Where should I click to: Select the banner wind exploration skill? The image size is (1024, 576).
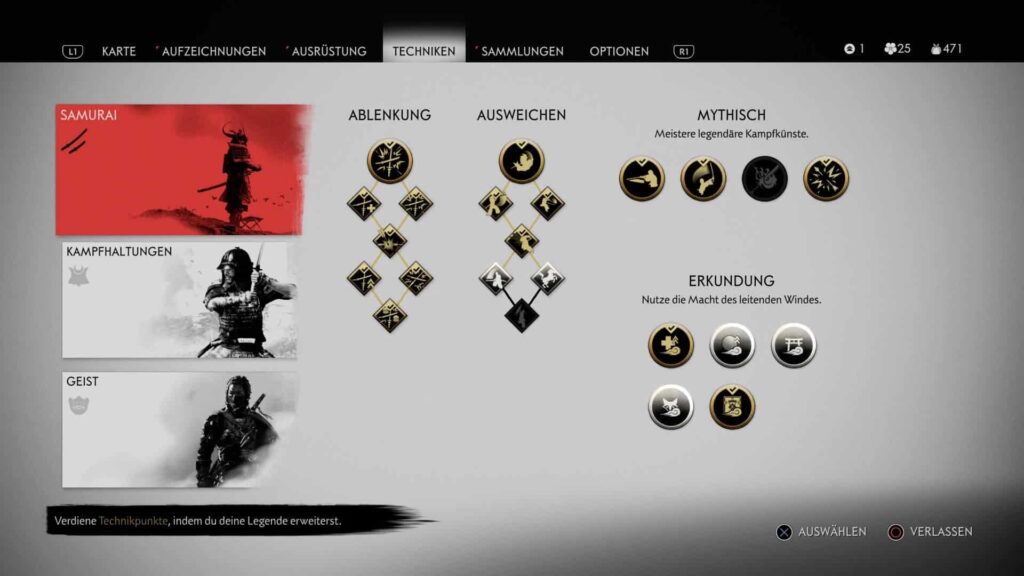point(732,407)
